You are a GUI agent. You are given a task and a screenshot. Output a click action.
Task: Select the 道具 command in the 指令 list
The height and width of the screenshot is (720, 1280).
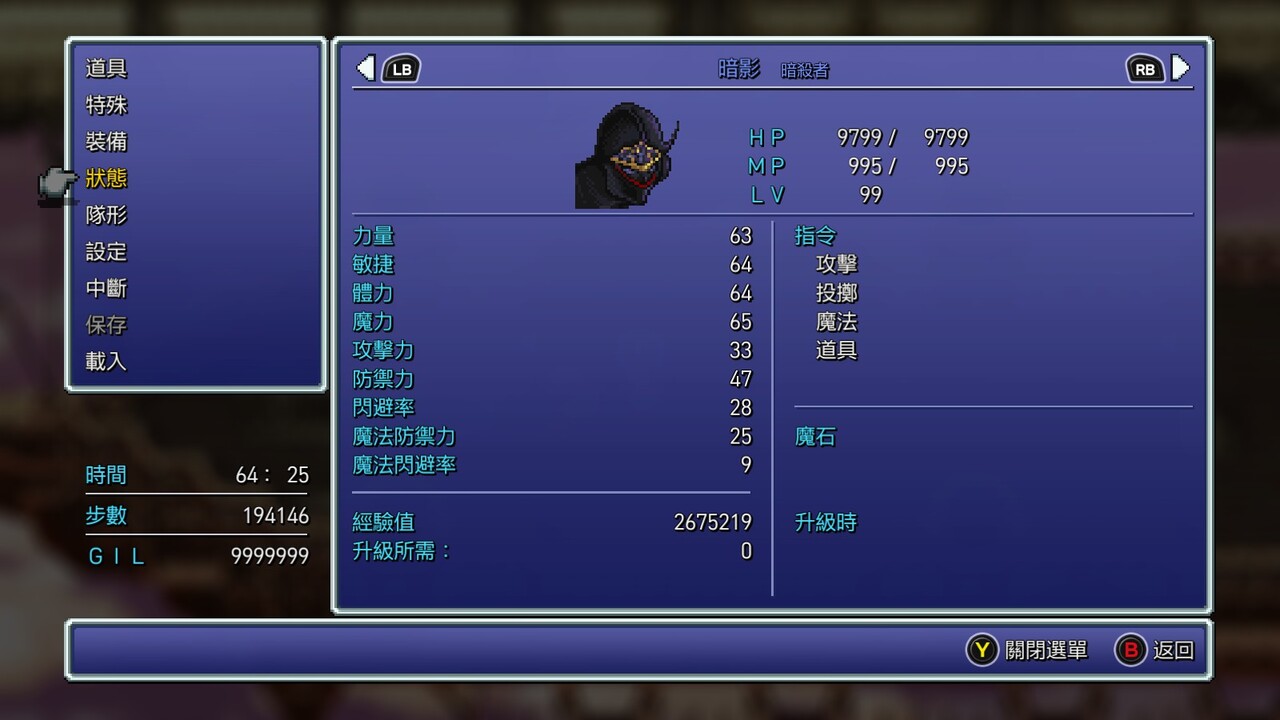point(837,351)
